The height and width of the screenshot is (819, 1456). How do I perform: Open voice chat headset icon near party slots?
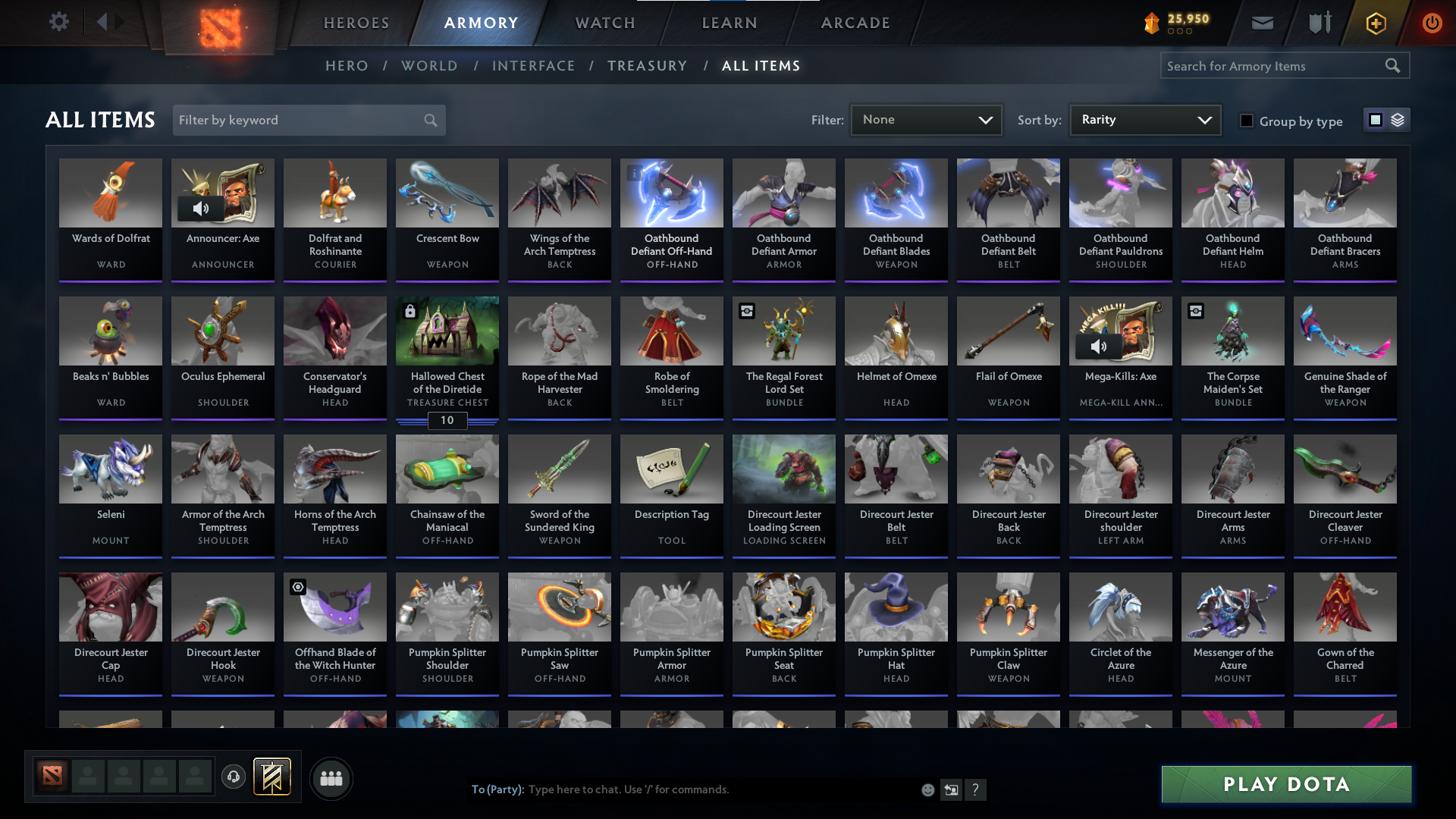[234, 777]
